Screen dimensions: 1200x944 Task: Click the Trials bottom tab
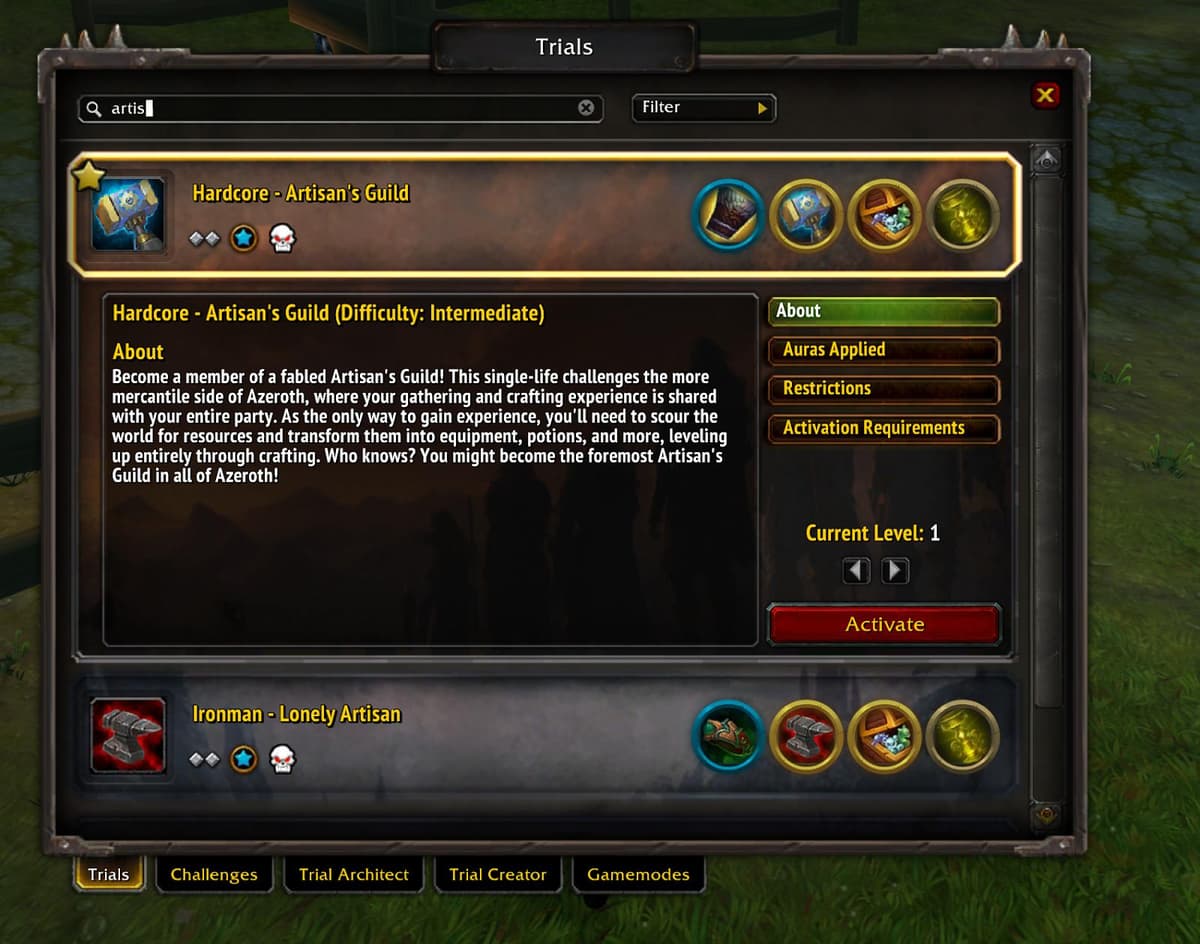pos(108,874)
